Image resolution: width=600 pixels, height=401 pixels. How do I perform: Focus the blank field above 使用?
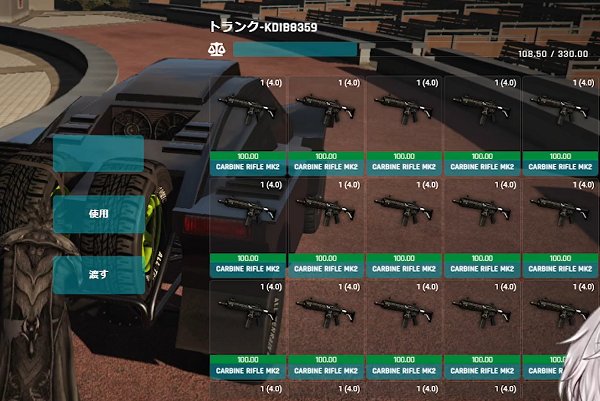coord(98,154)
